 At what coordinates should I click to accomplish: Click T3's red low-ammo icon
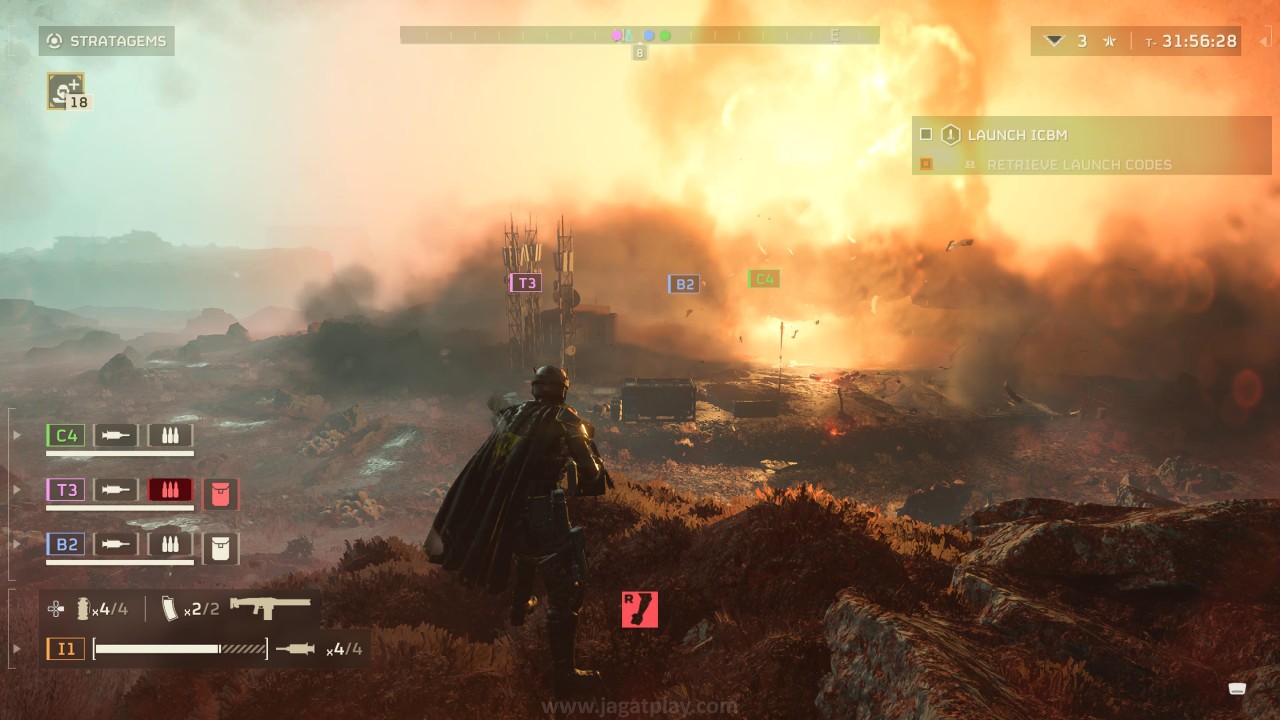pos(170,490)
